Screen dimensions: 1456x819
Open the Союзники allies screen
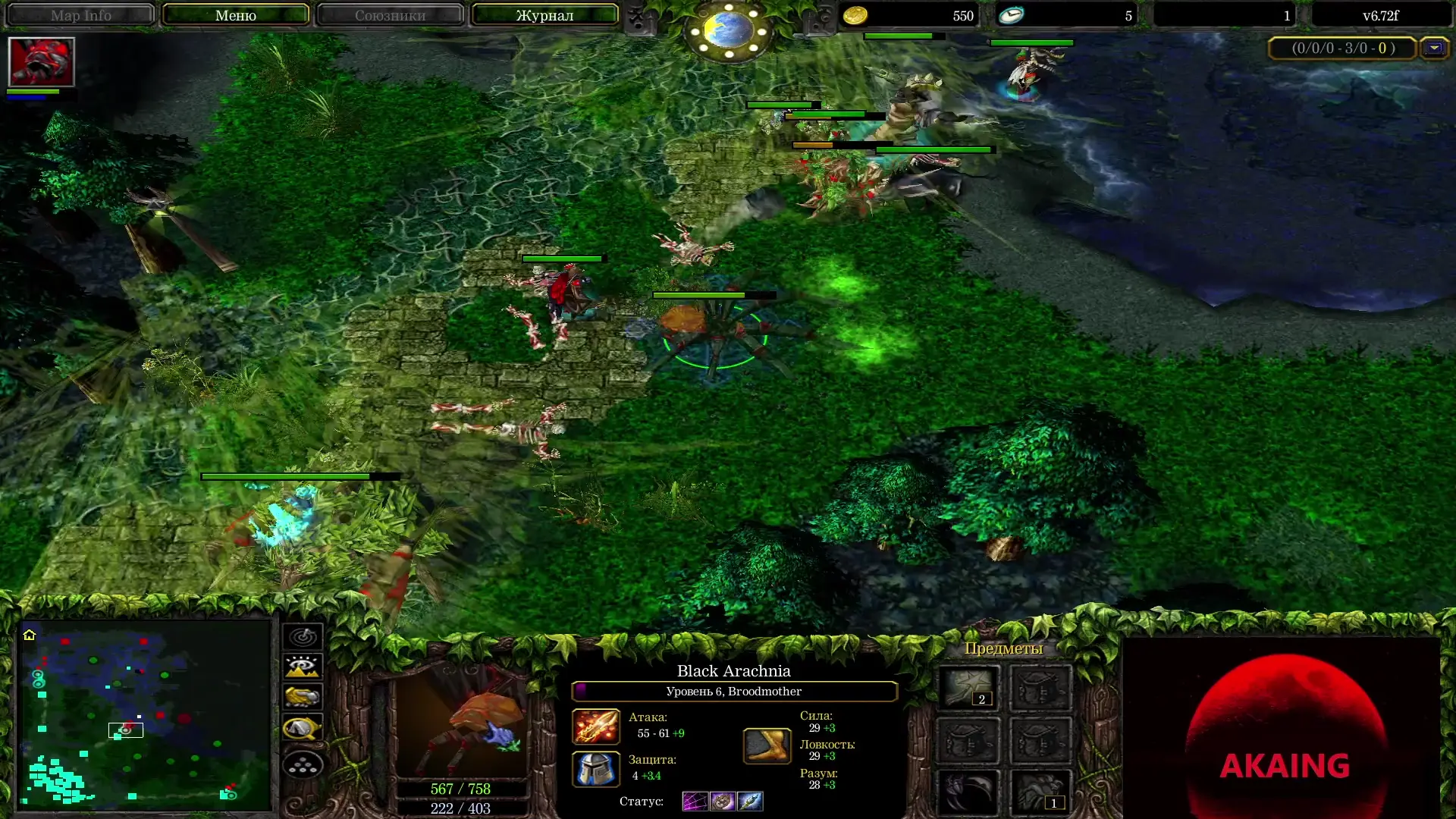(389, 14)
